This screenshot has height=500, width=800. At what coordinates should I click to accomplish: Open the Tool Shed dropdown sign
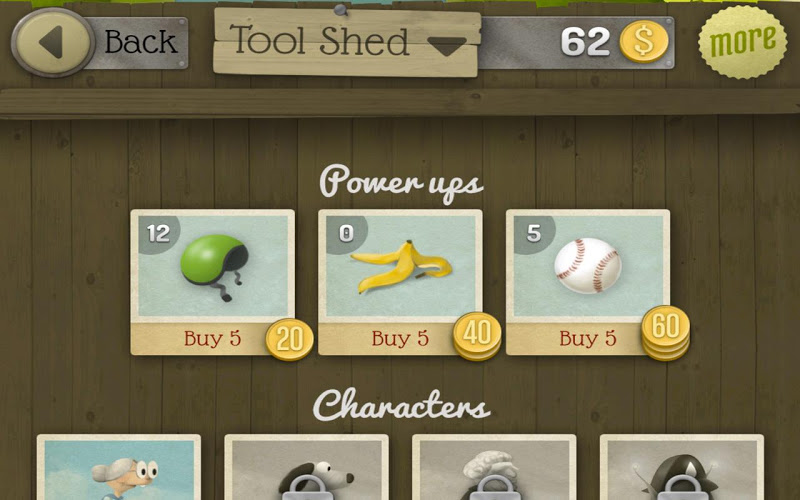[x=346, y=43]
